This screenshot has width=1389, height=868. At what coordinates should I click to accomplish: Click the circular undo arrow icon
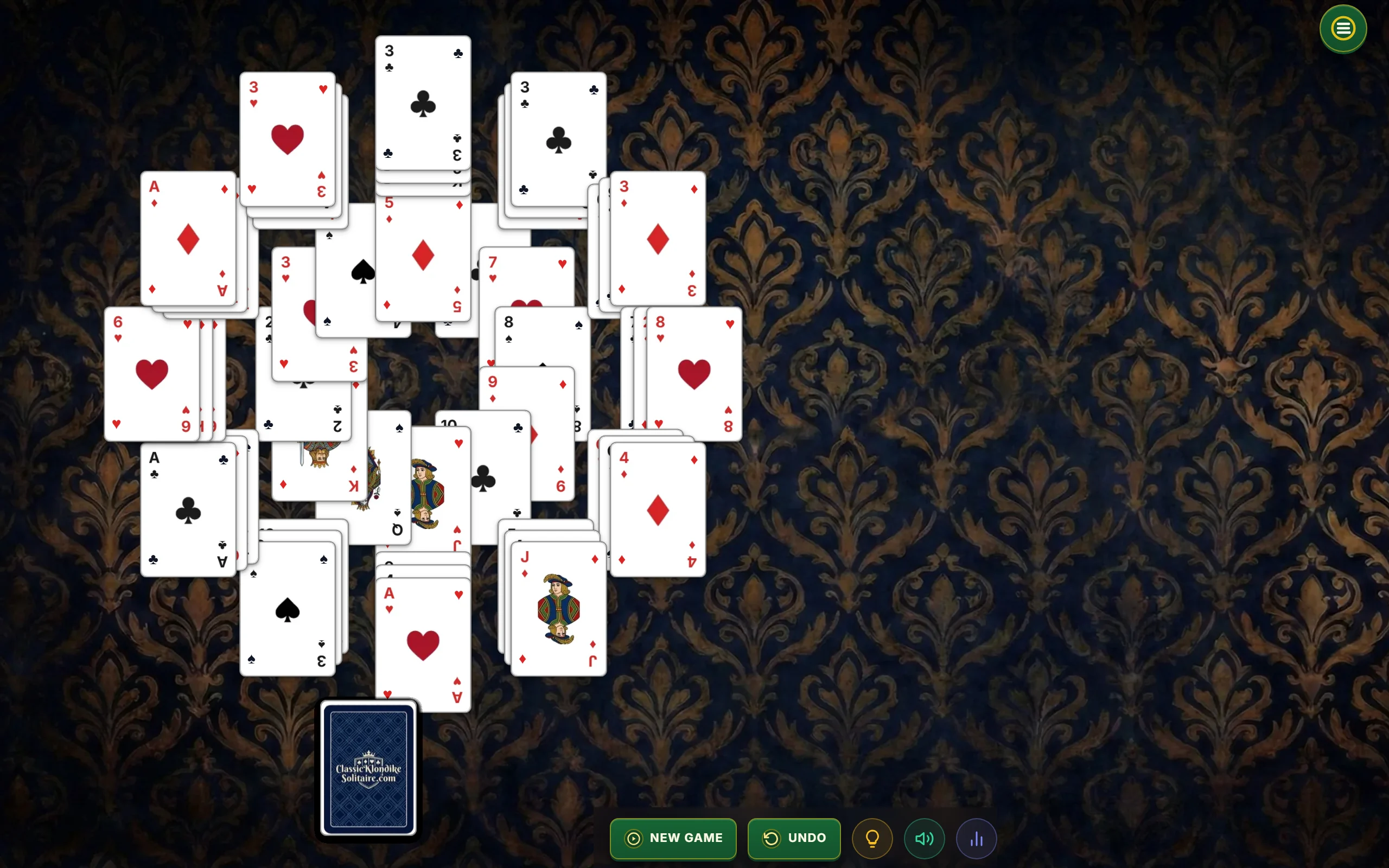click(x=772, y=838)
